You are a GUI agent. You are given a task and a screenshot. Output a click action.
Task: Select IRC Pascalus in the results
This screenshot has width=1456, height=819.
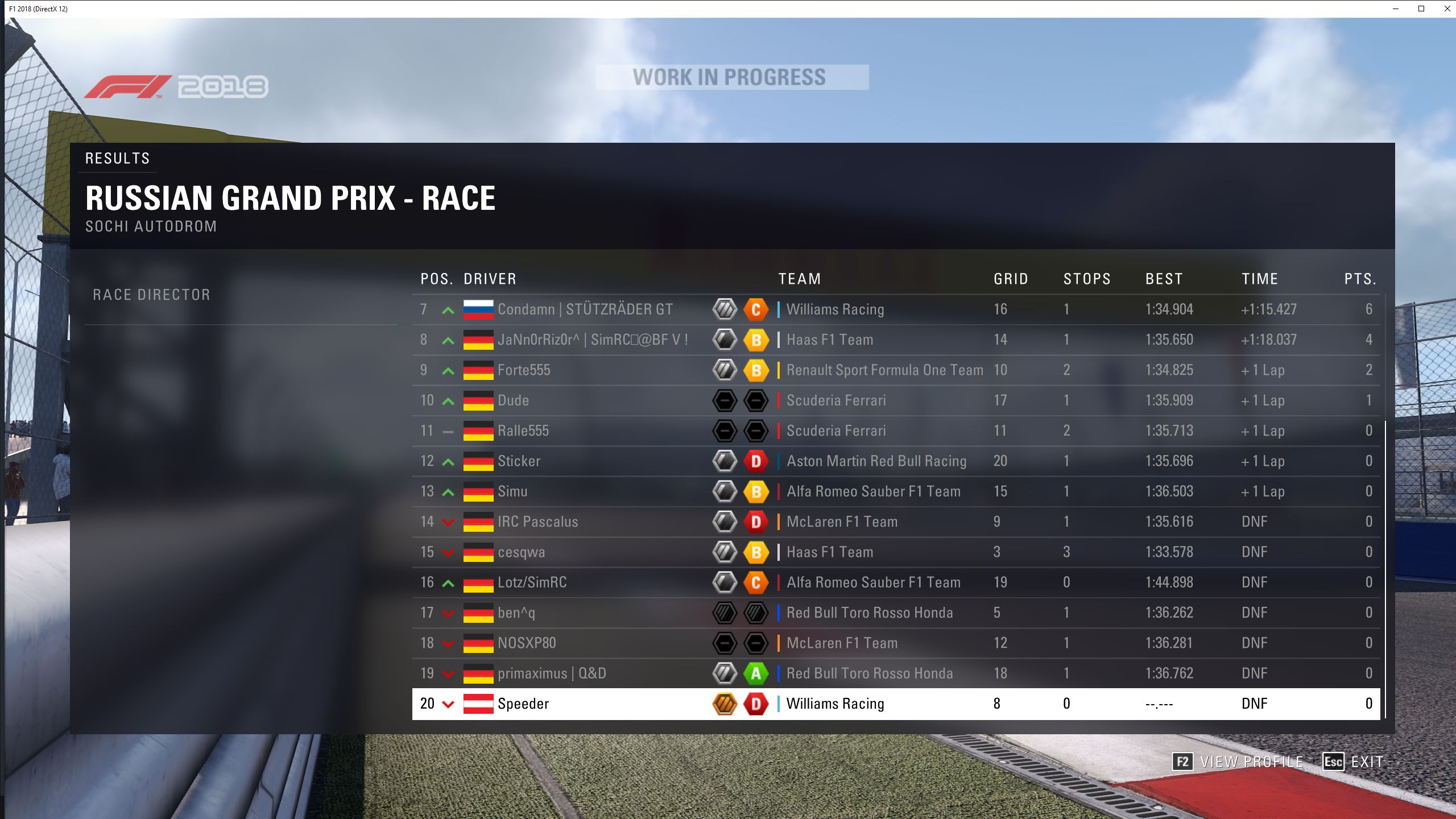tap(537, 522)
